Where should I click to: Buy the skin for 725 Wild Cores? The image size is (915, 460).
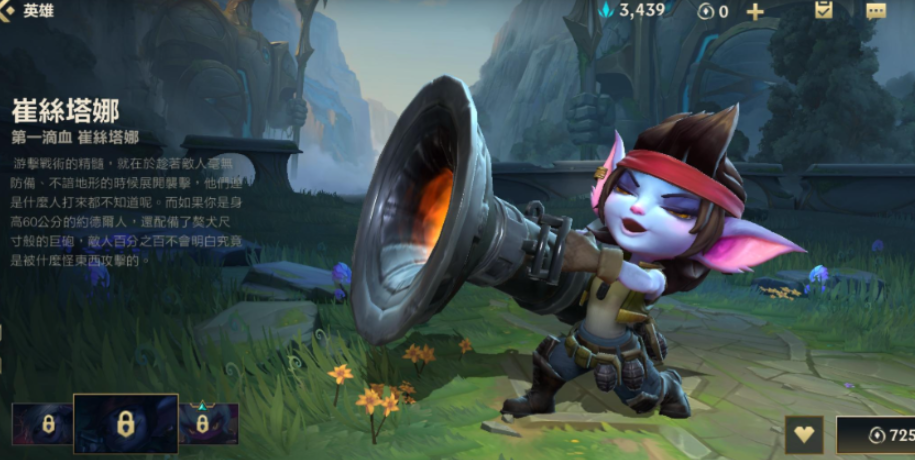(877, 436)
